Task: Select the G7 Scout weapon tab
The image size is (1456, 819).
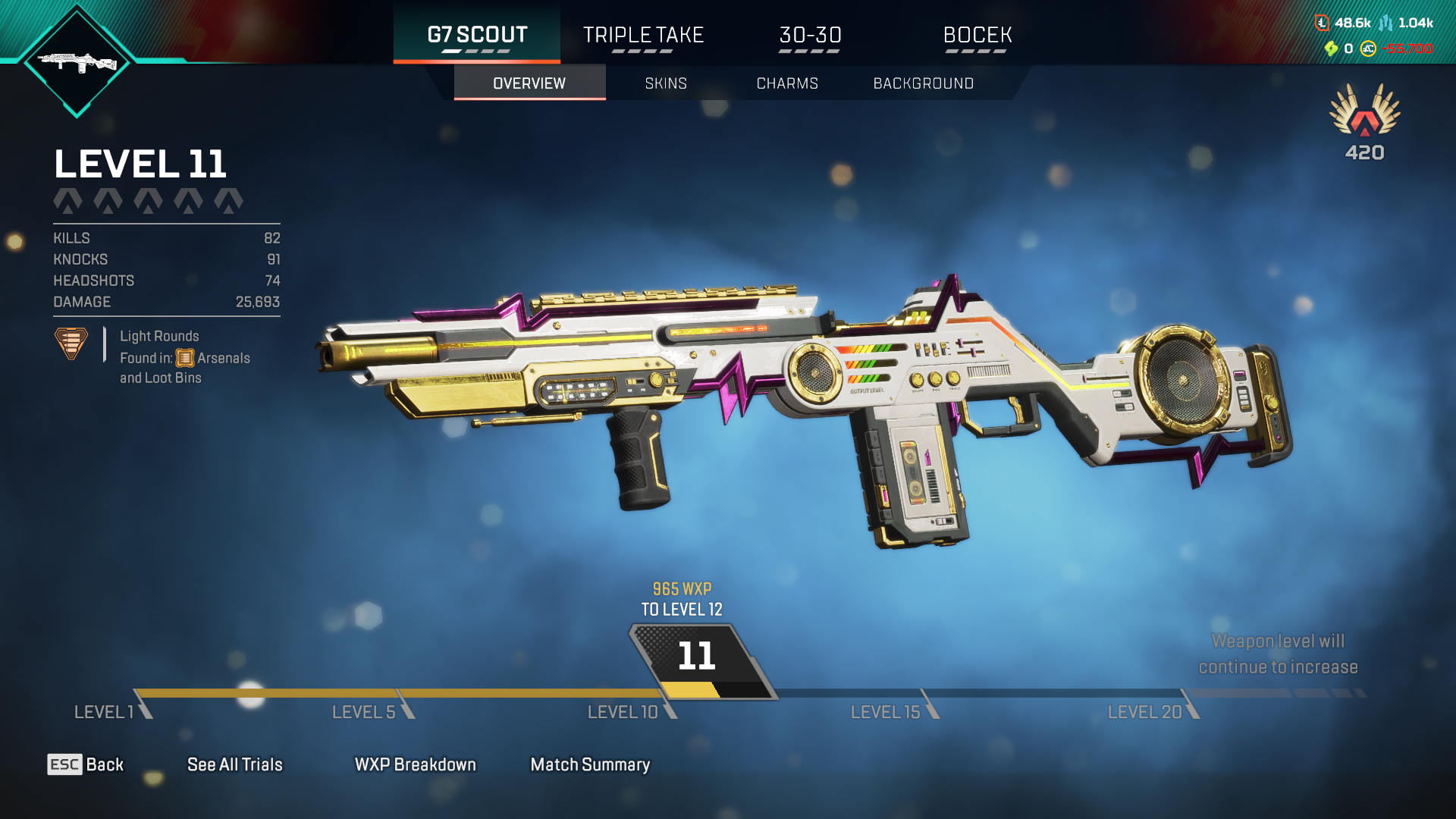Action: 477,35
